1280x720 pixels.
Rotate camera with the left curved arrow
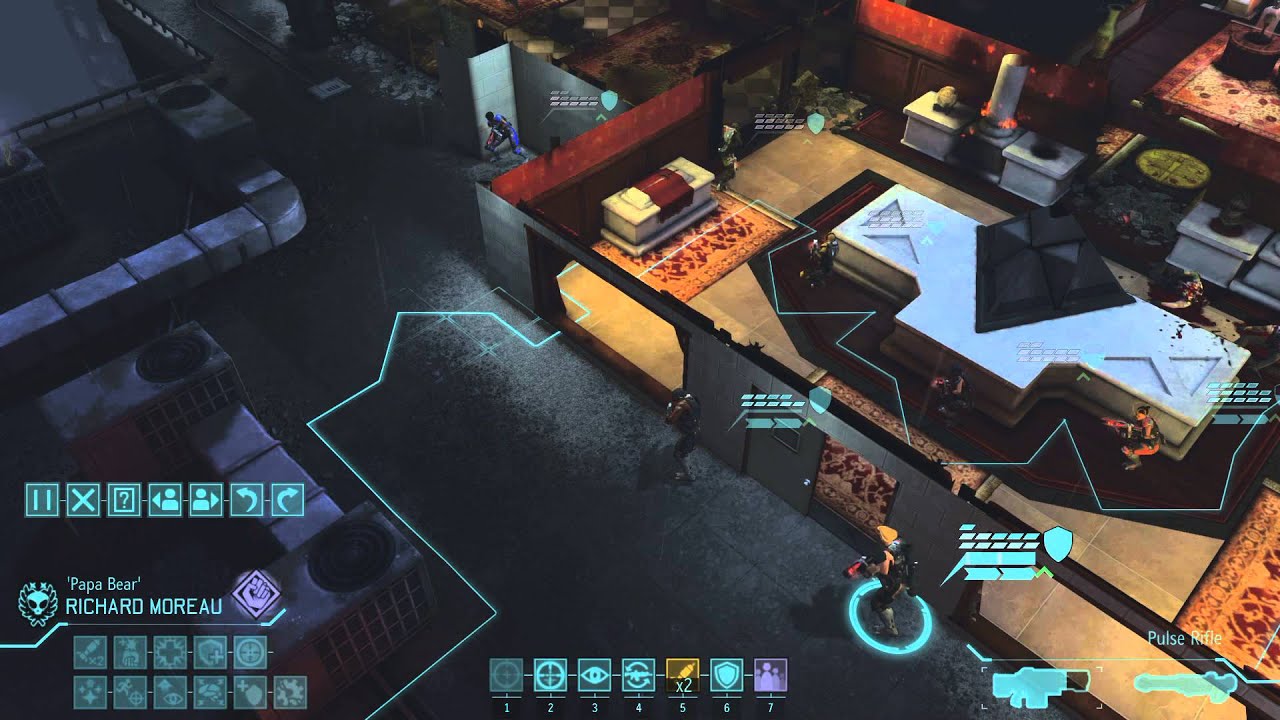[246, 499]
